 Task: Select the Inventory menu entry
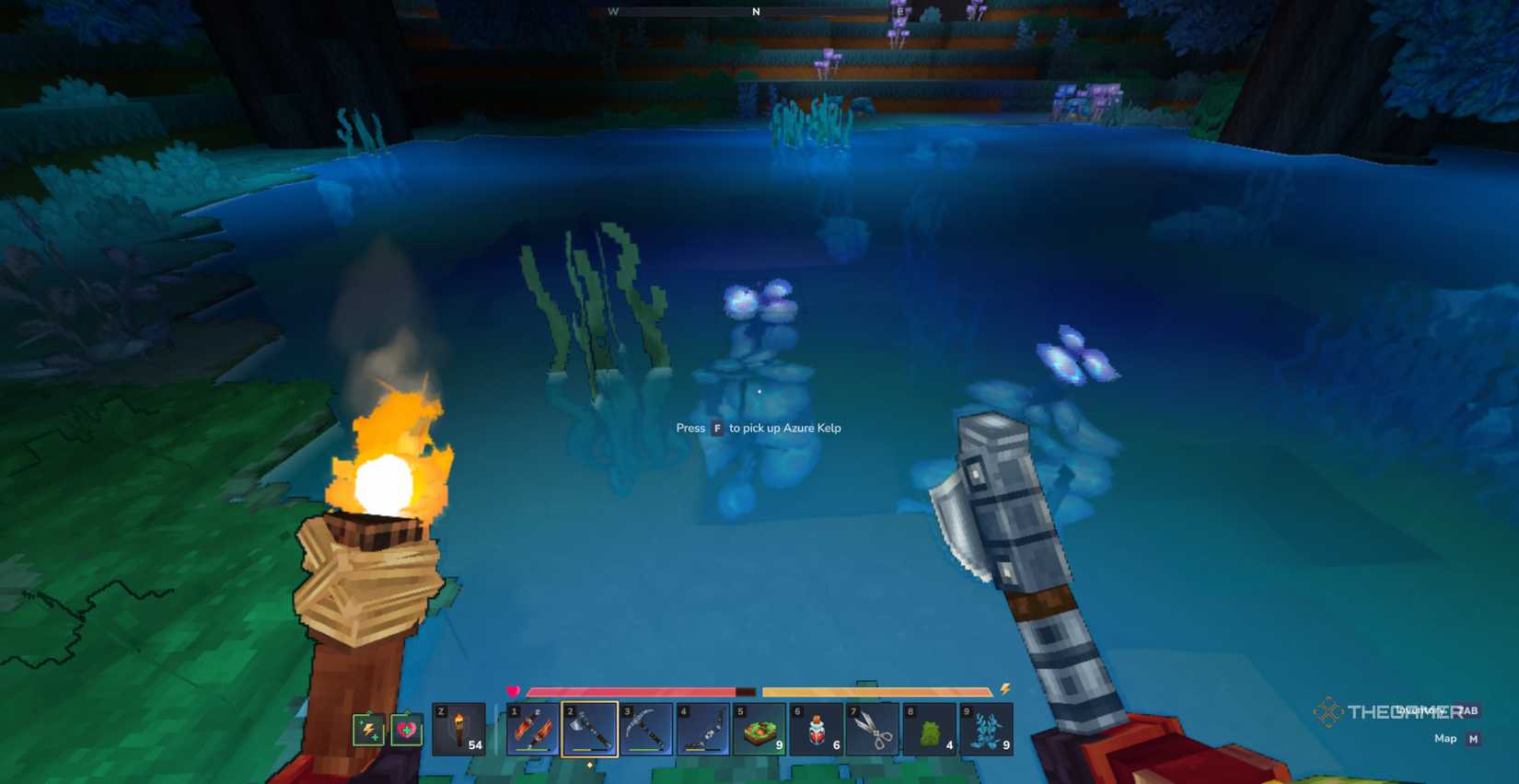click(1427, 710)
